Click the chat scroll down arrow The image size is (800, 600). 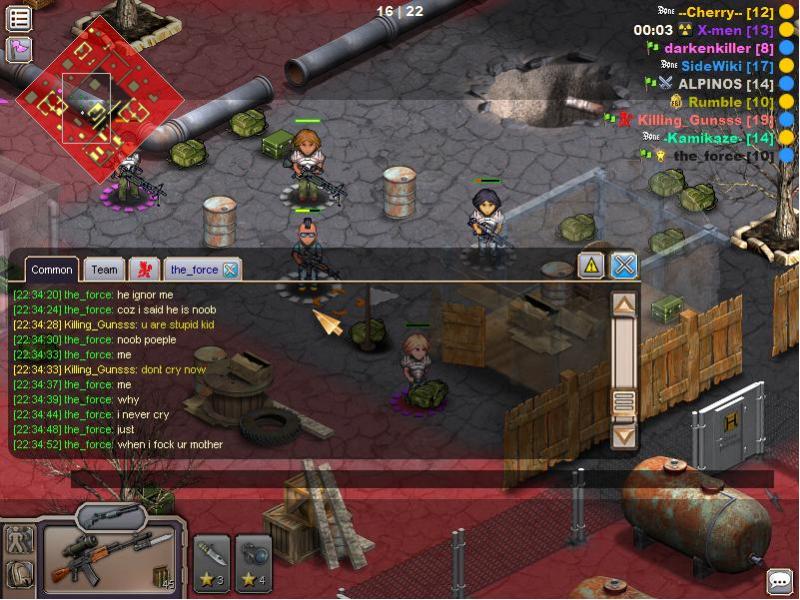click(624, 436)
